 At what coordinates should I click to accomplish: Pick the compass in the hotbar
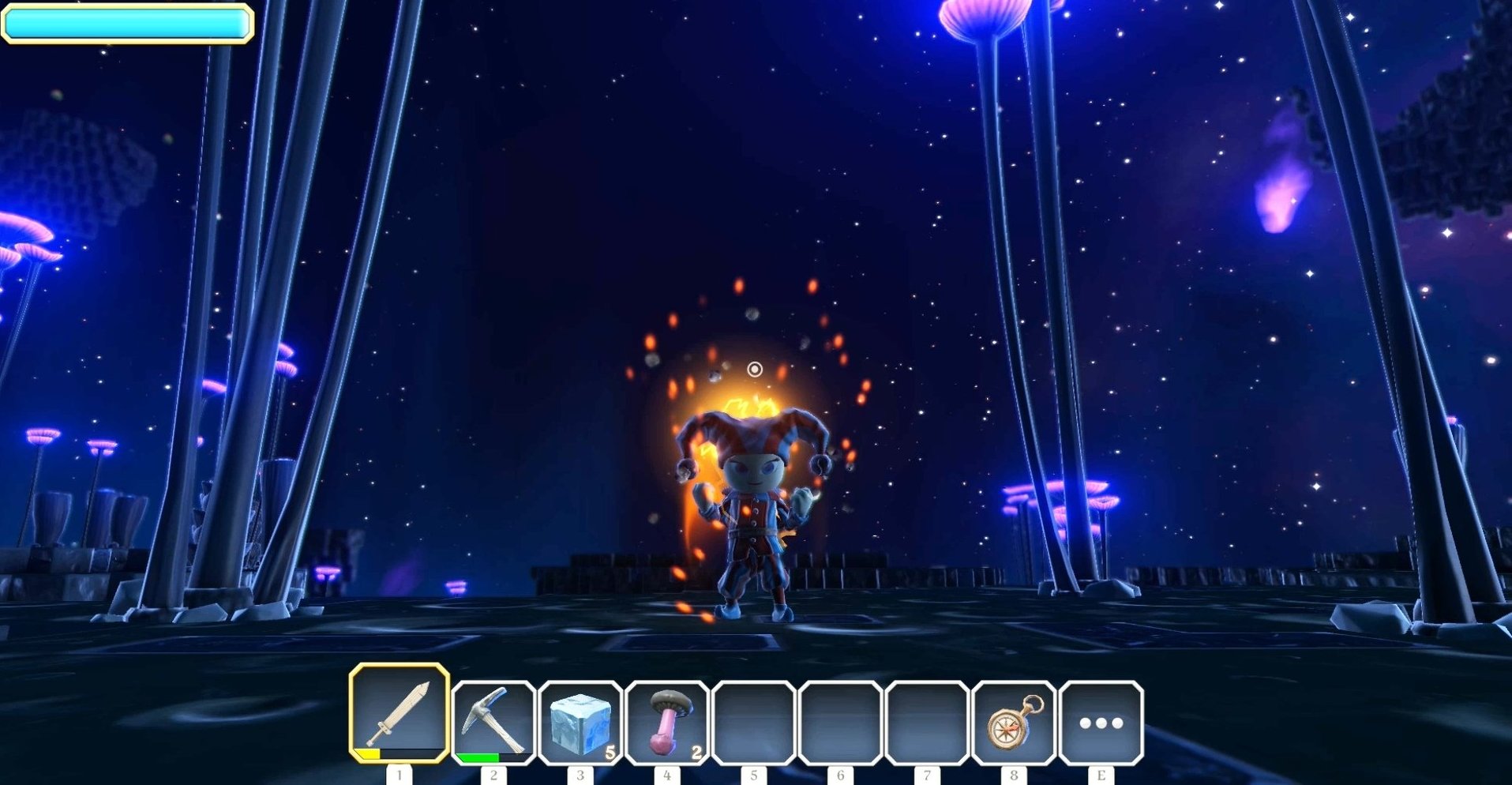[x=1014, y=722]
